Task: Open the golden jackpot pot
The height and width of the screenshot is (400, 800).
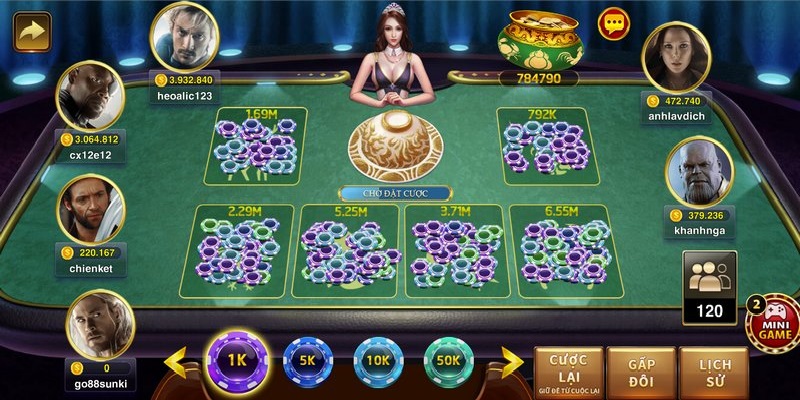Action: click(x=545, y=40)
